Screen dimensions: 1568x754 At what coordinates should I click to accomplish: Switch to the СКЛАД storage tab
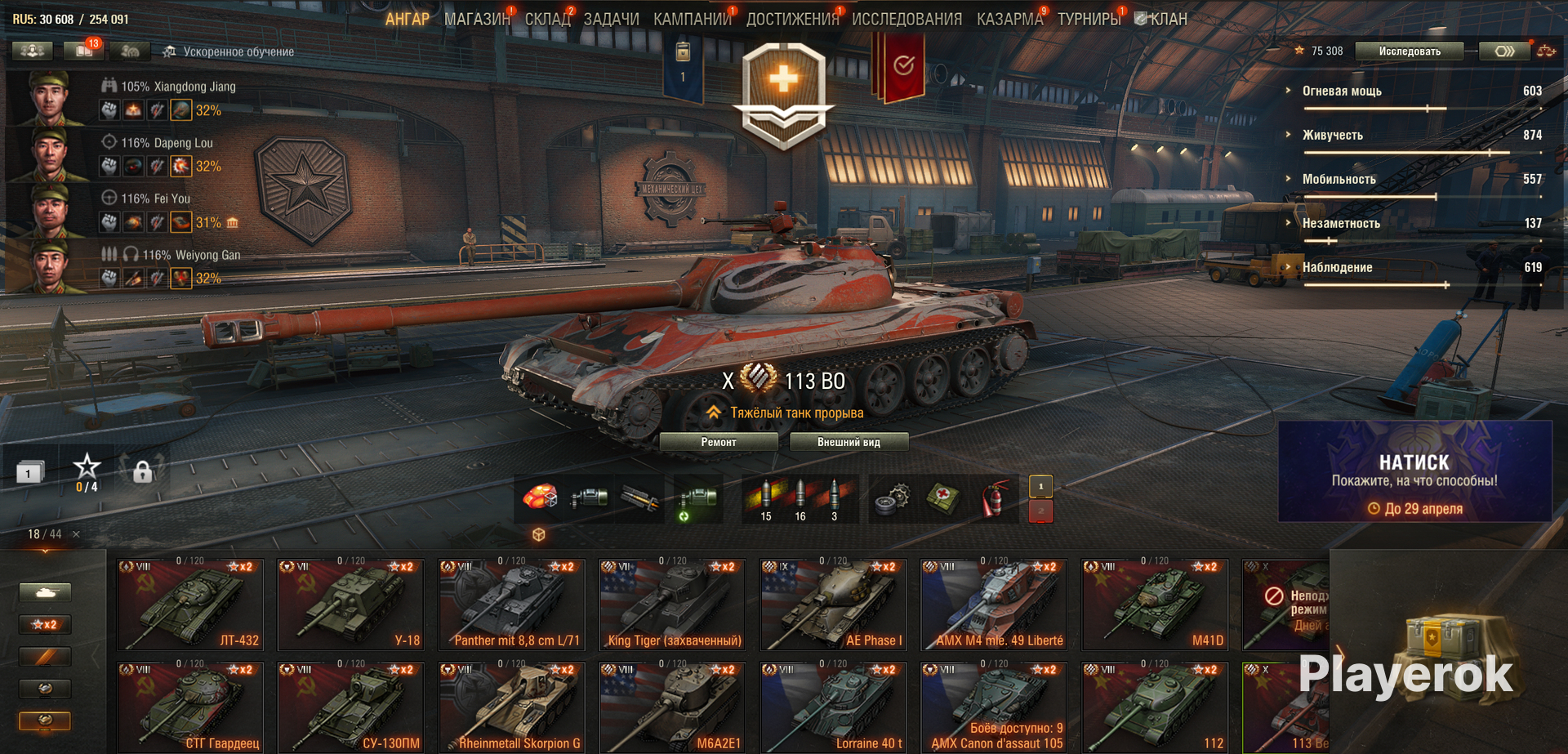[547, 19]
